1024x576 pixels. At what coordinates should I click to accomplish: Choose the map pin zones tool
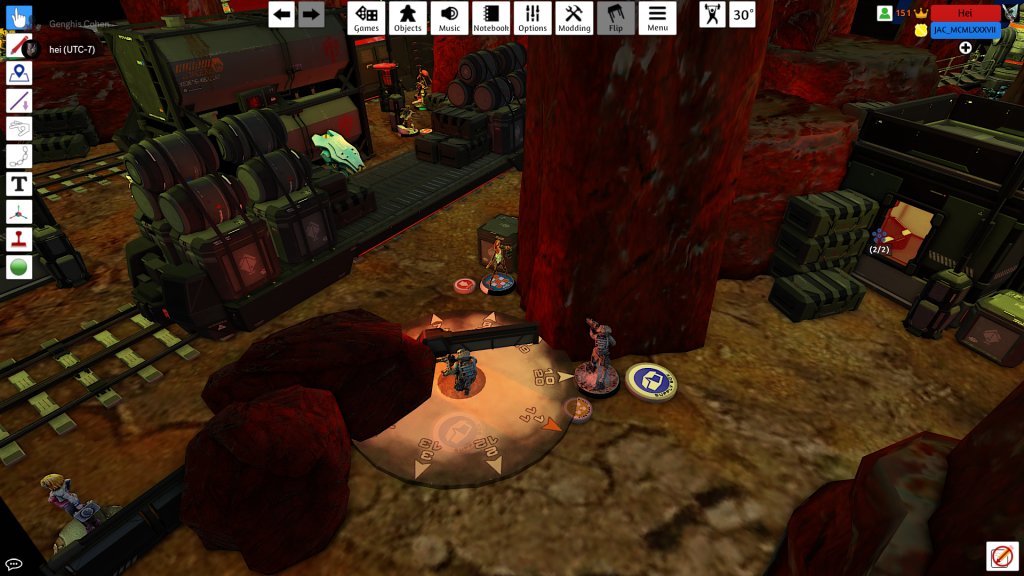tap(19, 73)
